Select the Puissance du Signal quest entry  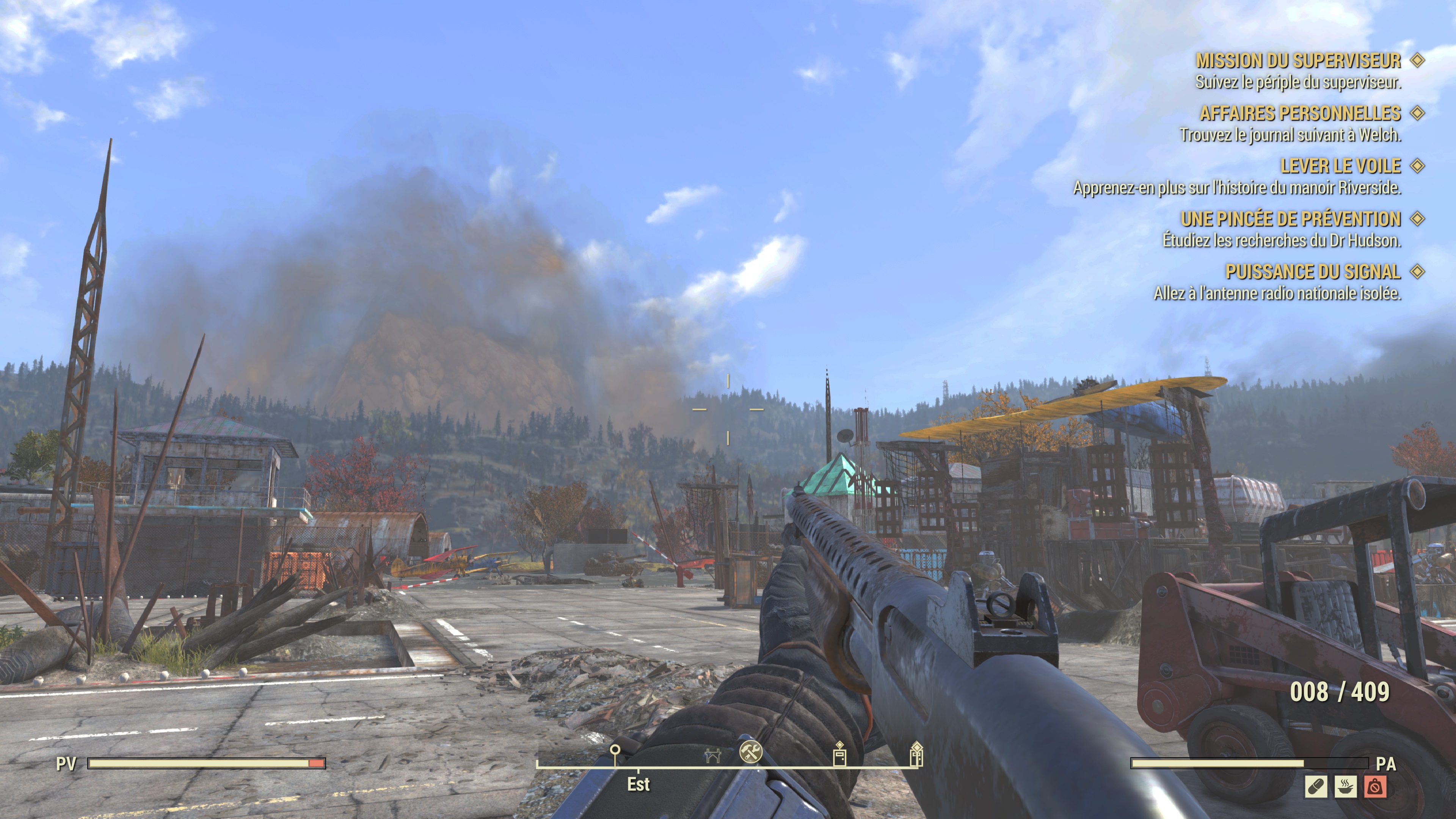[x=1312, y=272]
